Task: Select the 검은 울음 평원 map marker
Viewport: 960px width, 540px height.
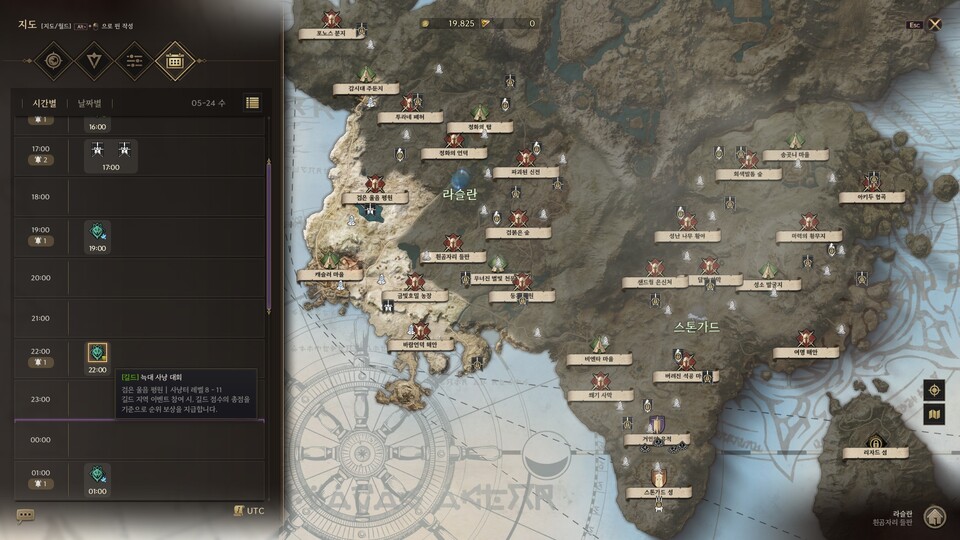Action: (375, 186)
